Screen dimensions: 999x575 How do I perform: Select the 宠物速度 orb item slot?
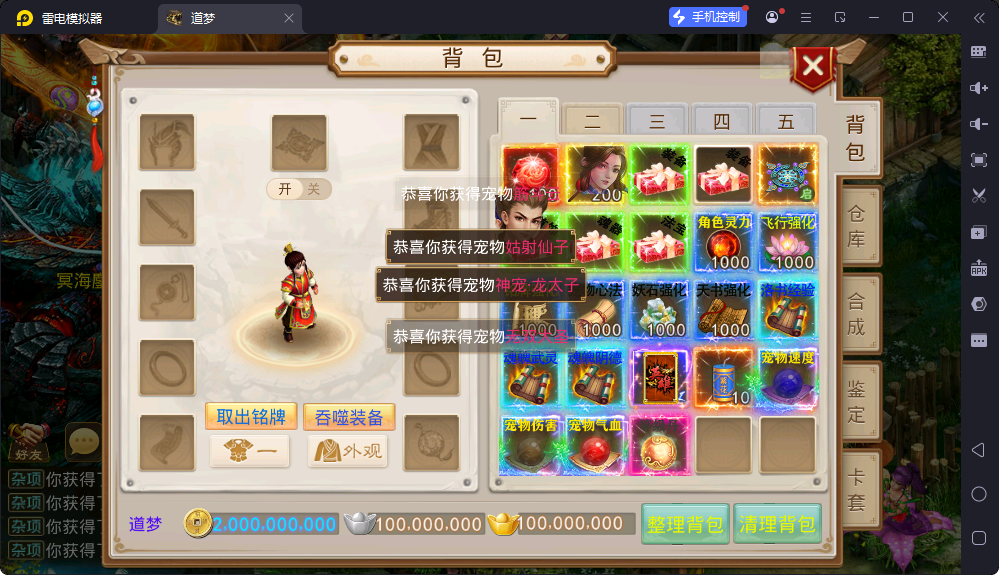[x=788, y=376]
